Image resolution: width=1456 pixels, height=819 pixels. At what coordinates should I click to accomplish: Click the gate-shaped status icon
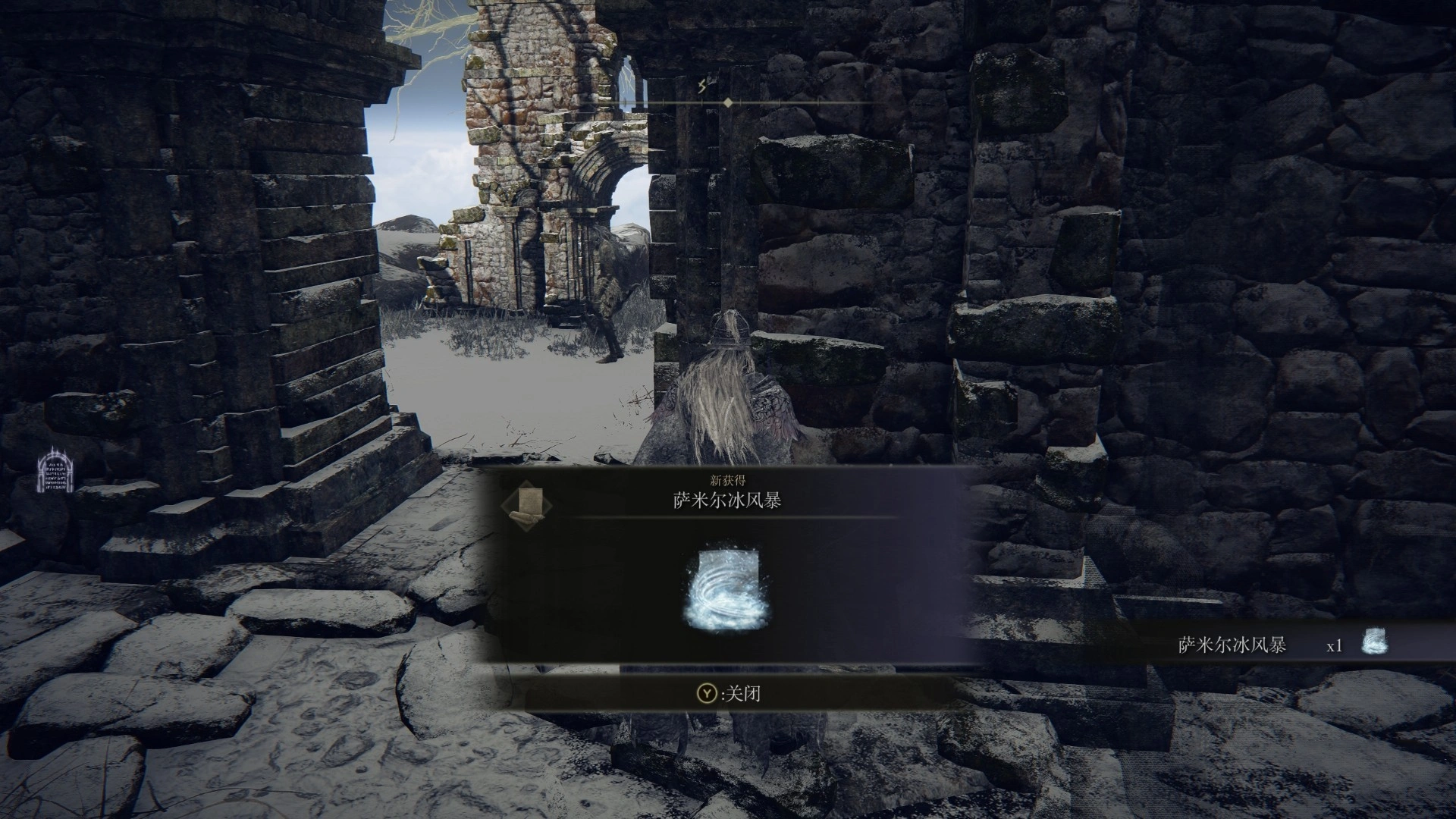coord(55,470)
